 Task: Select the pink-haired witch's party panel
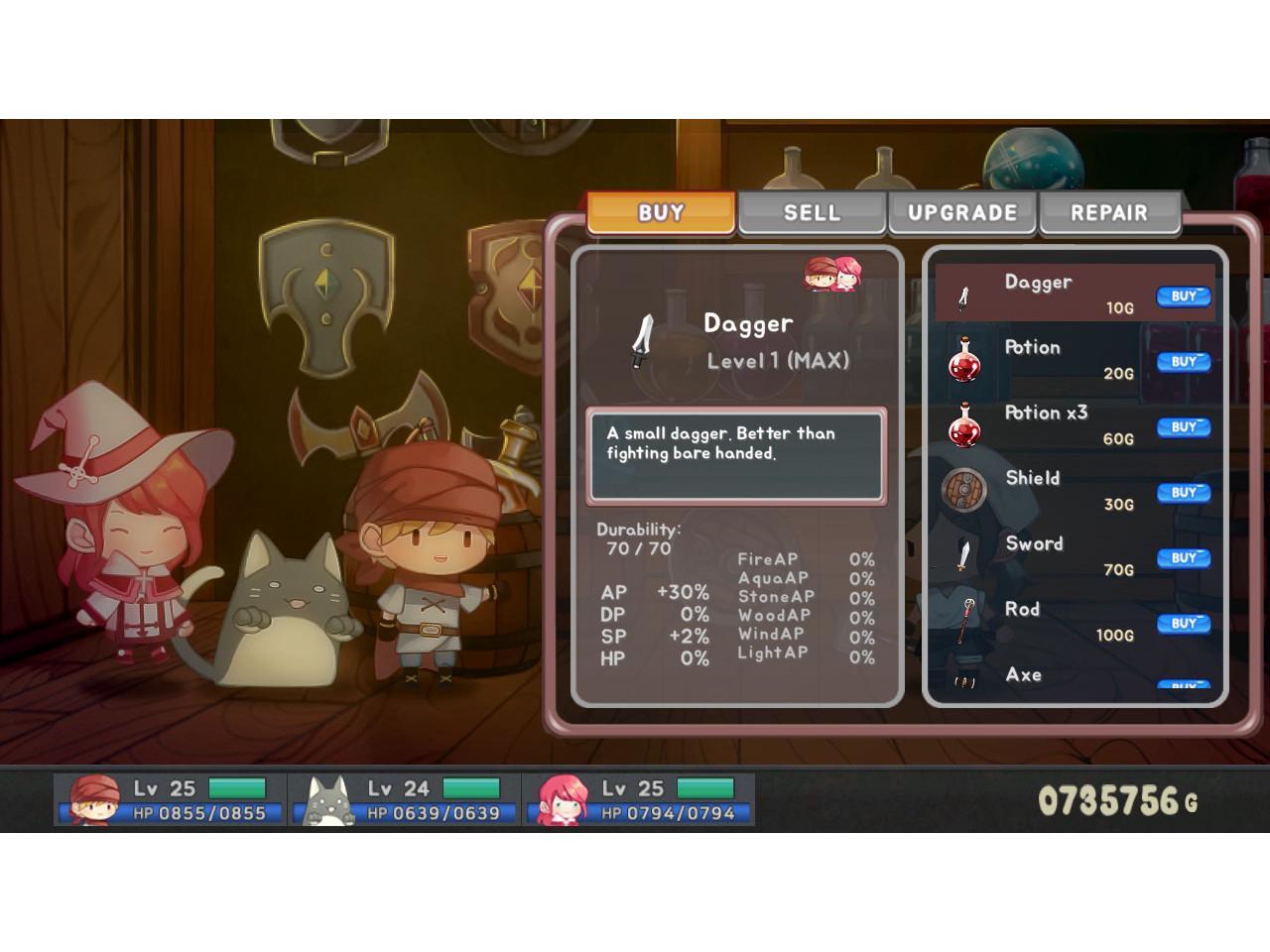pyautogui.click(x=639, y=800)
